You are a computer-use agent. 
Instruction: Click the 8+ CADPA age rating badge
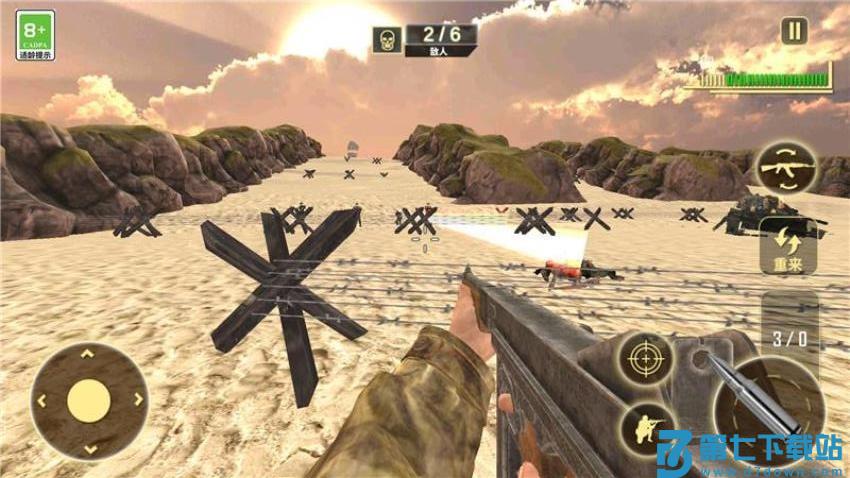tap(35, 35)
